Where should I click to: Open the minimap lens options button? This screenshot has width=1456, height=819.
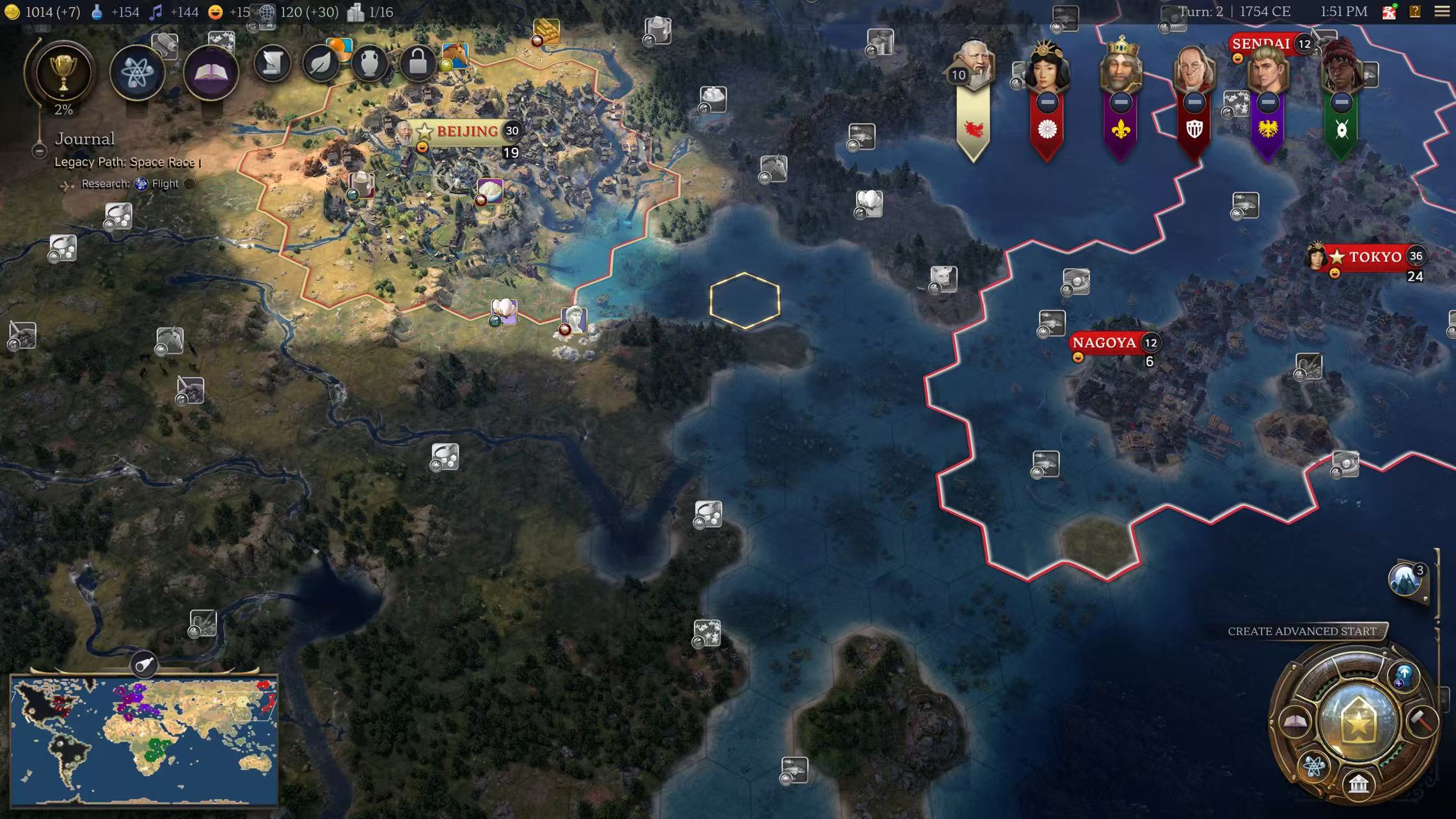point(145,664)
